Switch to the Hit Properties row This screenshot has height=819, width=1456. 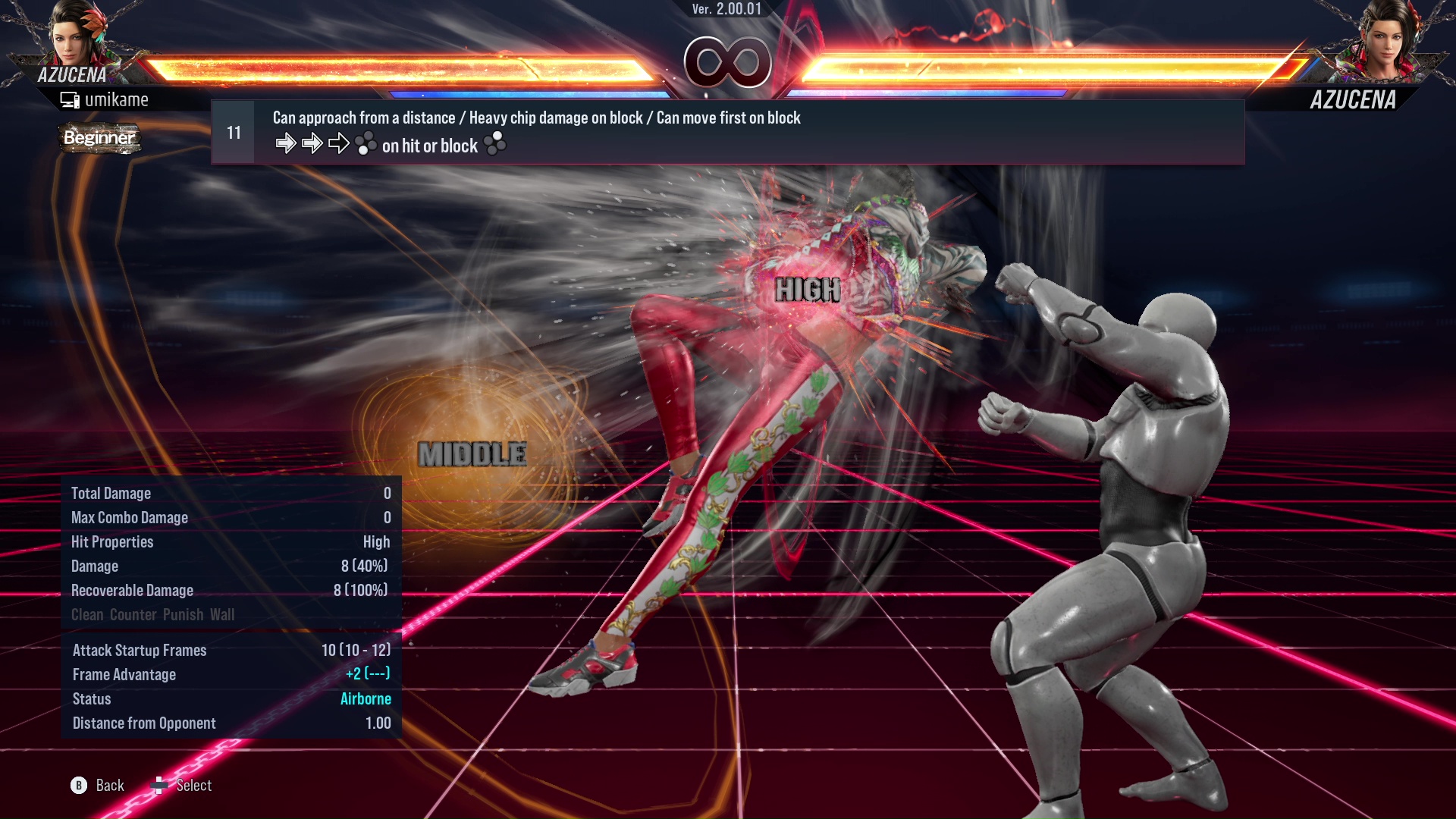(x=112, y=541)
